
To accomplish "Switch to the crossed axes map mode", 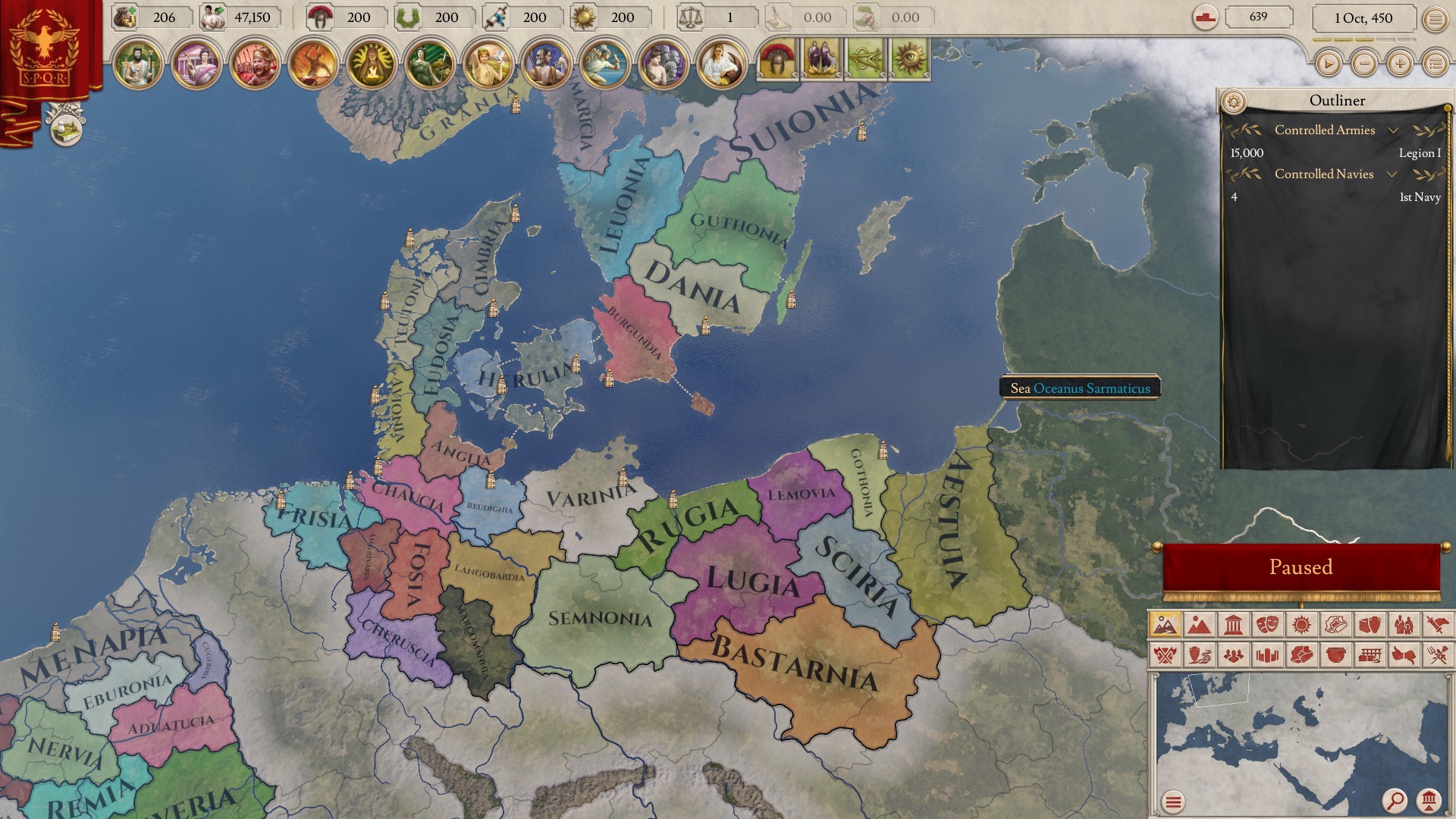I will point(1166,654).
